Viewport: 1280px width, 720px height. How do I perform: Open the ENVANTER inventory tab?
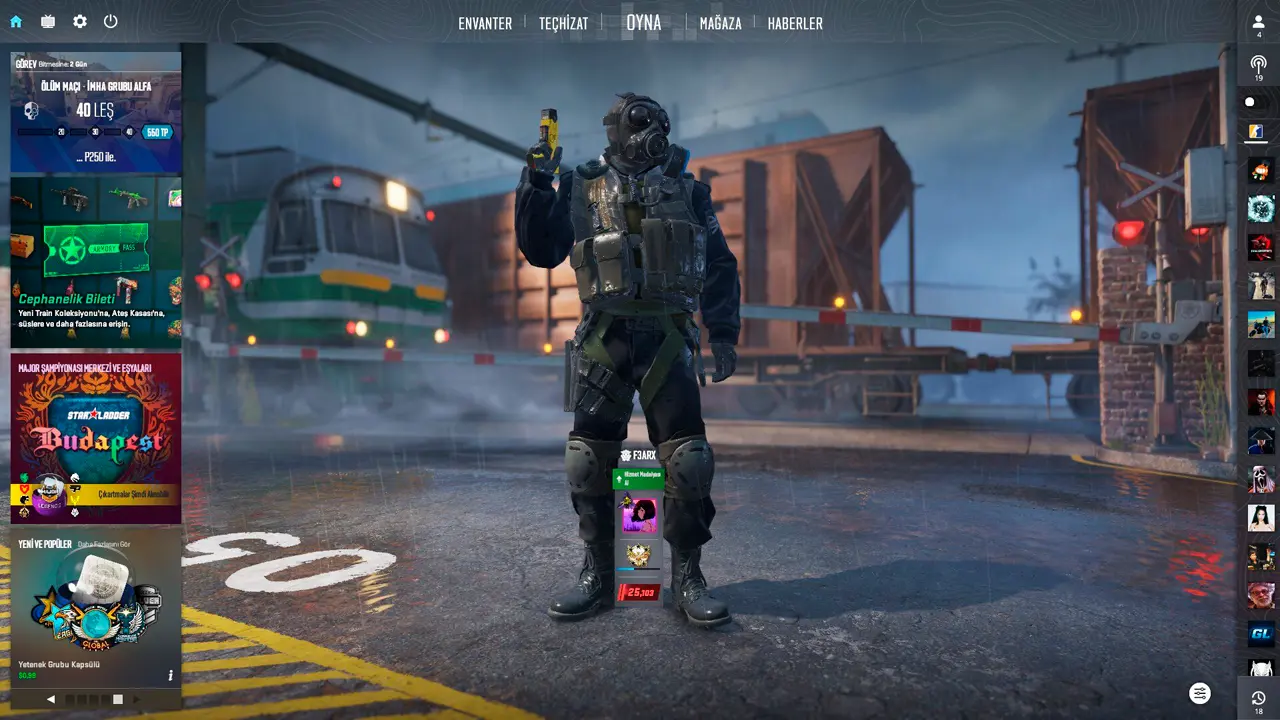pos(485,23)
